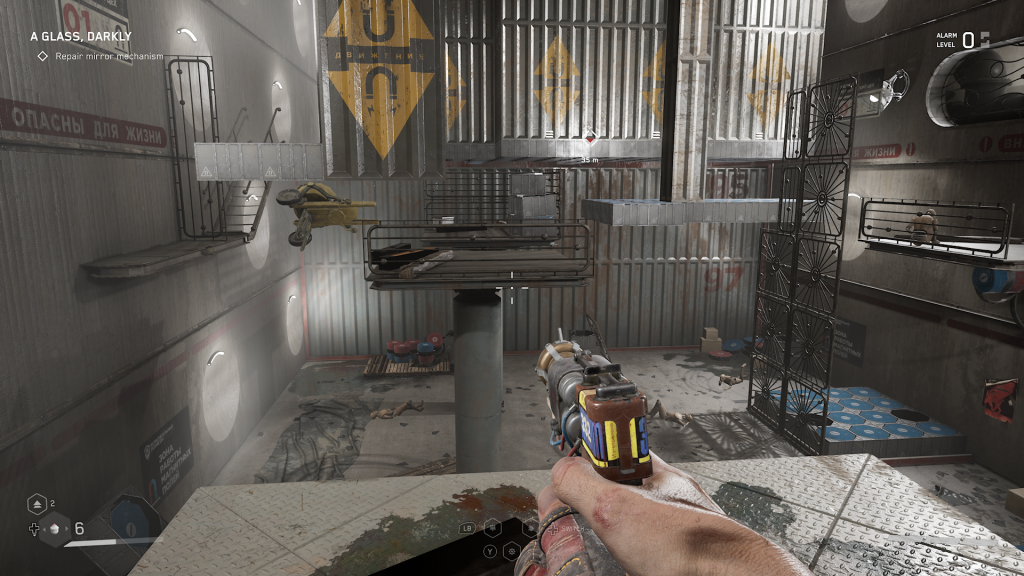Activate the hexagonal ability icon beside Y
The image size is (1024, 576).
(512, 550)
